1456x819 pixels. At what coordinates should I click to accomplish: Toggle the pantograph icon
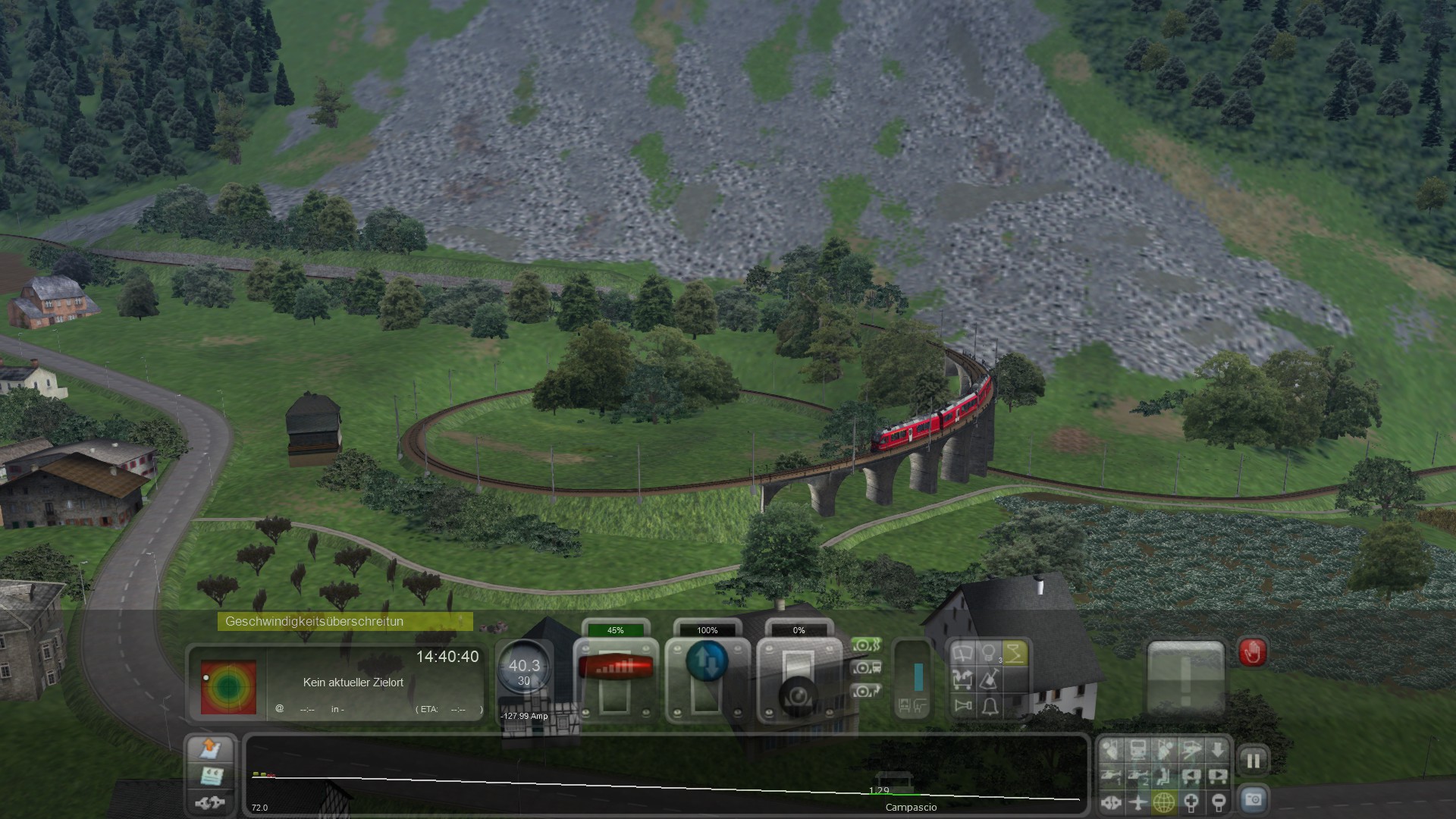[x=1015, y=653]
